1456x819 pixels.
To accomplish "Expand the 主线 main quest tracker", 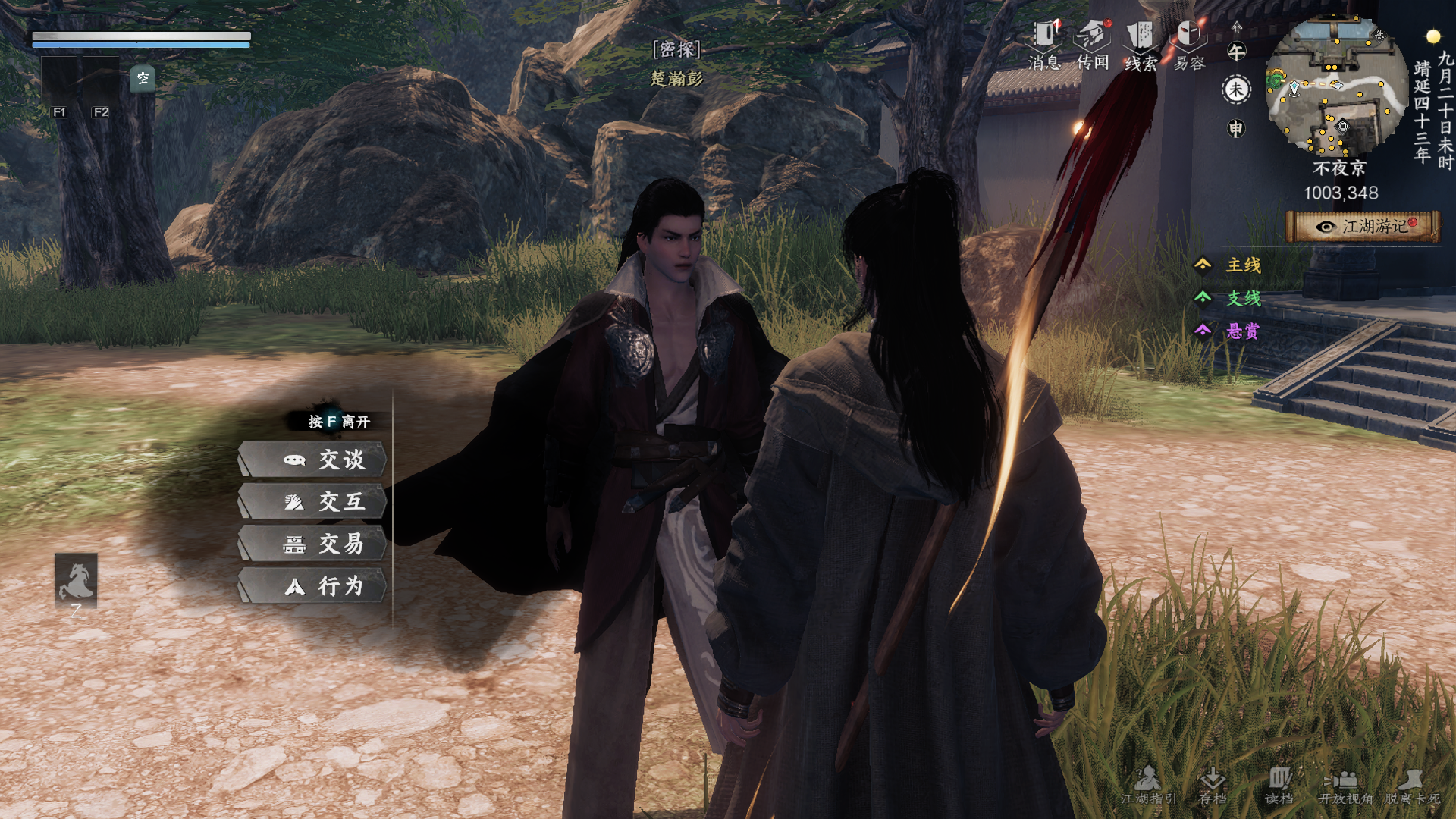I will pos(1230,265).
